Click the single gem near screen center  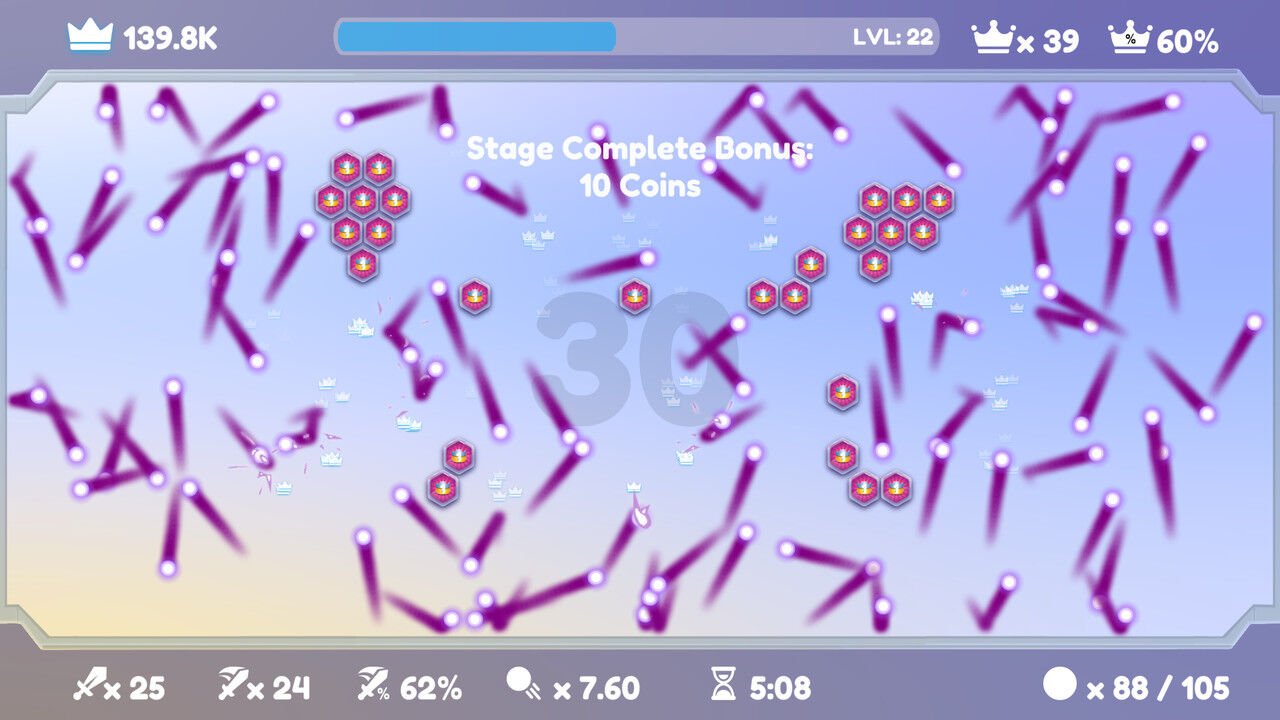click(x=633, y=296)
